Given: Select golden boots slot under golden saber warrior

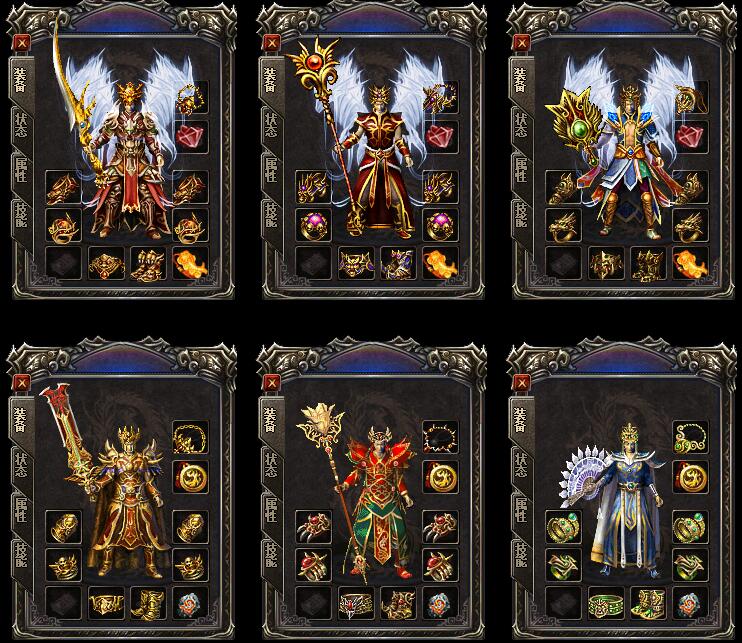Looking at the screenshot, I should (x=146, y=263).
